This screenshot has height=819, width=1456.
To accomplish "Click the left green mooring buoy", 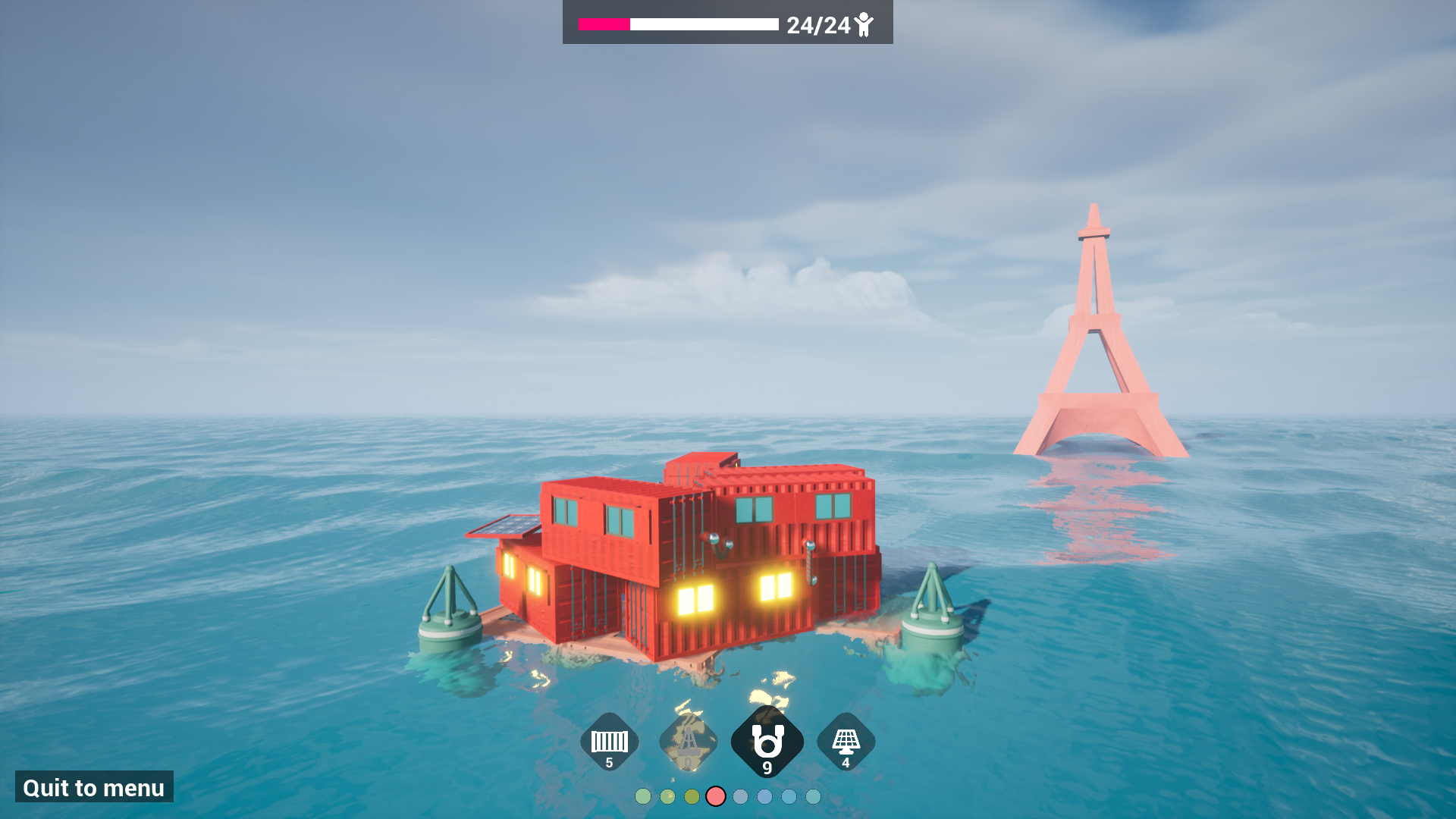I will [x=449, y=622].
